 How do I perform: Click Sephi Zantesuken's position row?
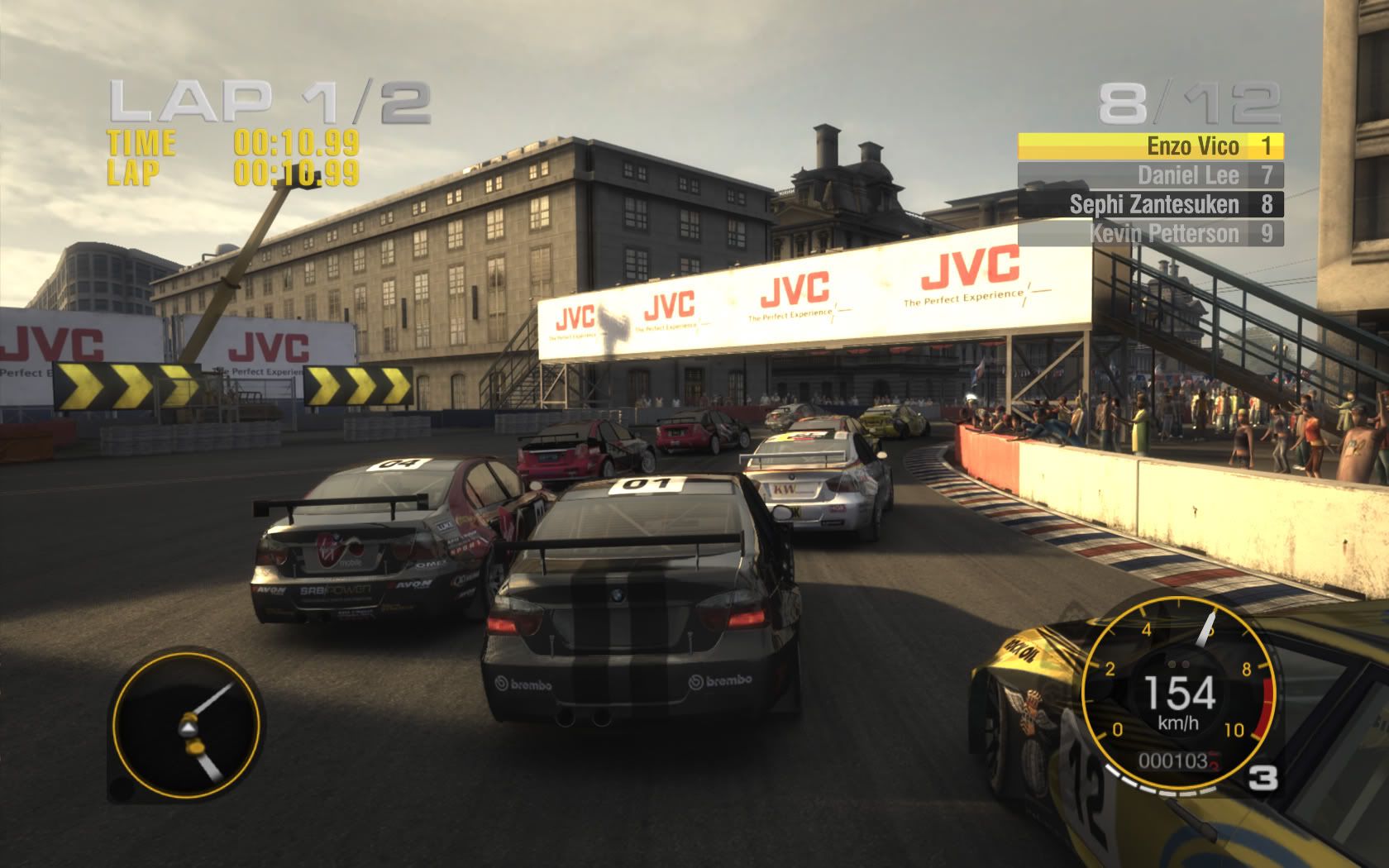1150,204
